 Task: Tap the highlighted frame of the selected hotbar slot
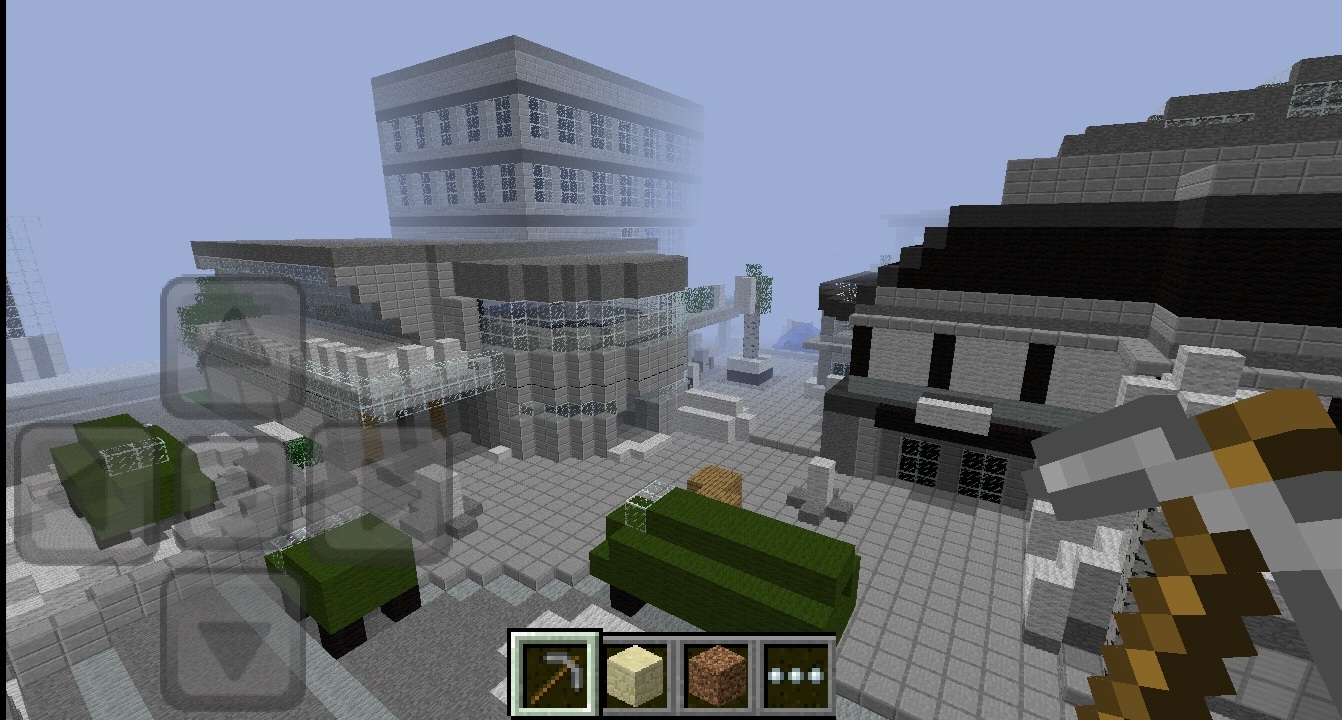[x=553, y=640]
